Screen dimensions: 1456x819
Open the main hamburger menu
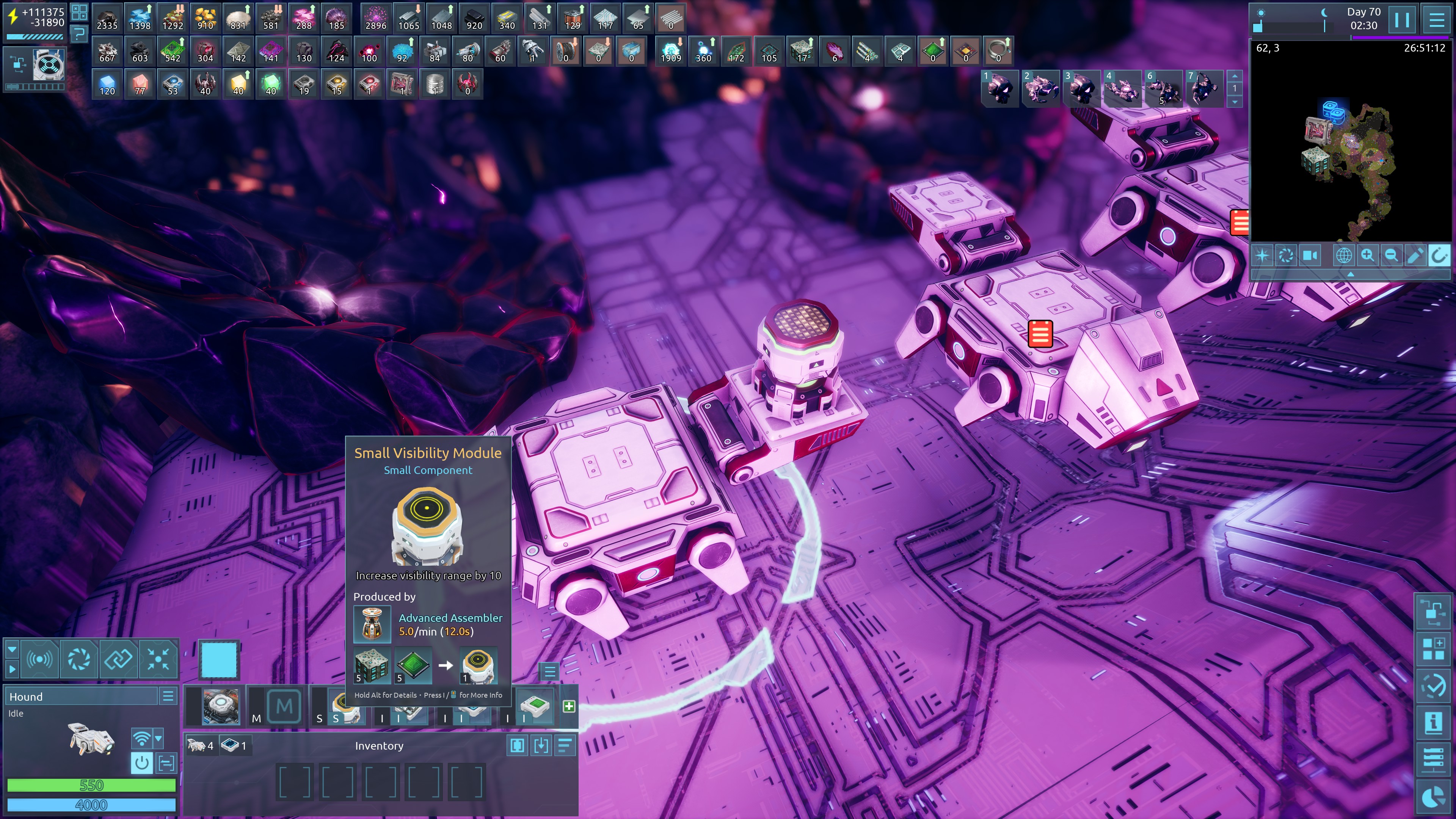[x=1436, y=20]
